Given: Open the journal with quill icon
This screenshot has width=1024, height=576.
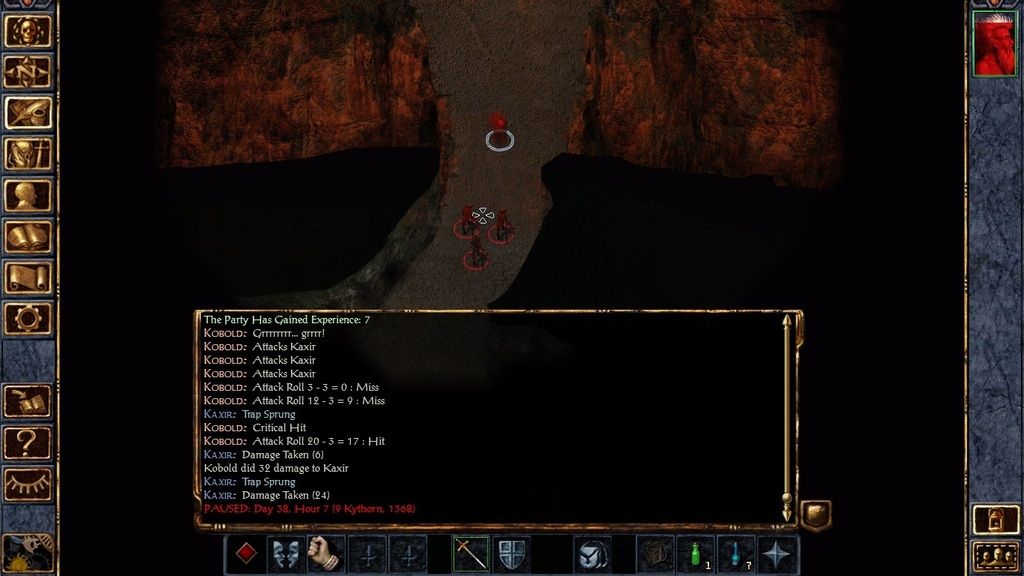Looking at the screenshot, I should click(x=28, y=113).
